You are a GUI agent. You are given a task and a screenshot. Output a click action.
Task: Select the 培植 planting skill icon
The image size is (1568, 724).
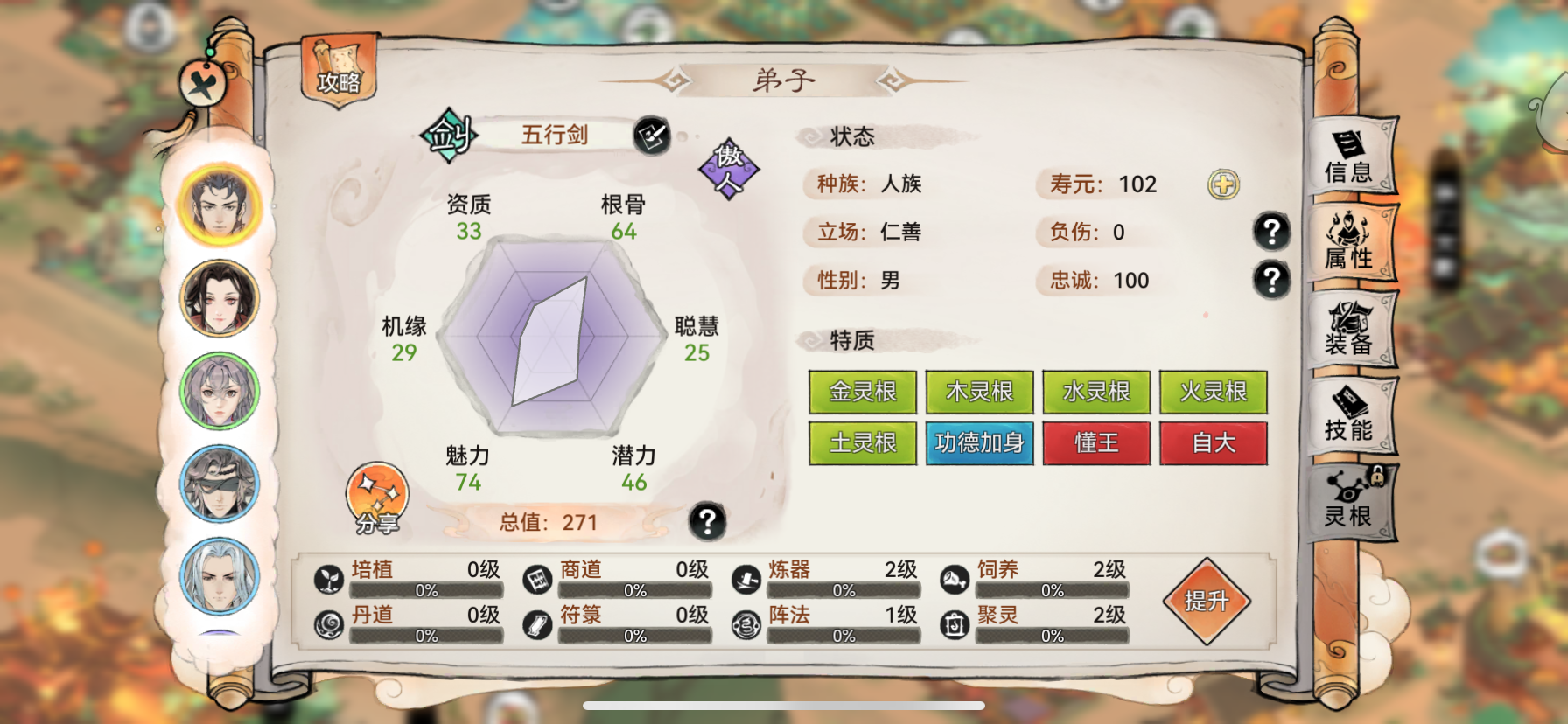click(327, 578)
